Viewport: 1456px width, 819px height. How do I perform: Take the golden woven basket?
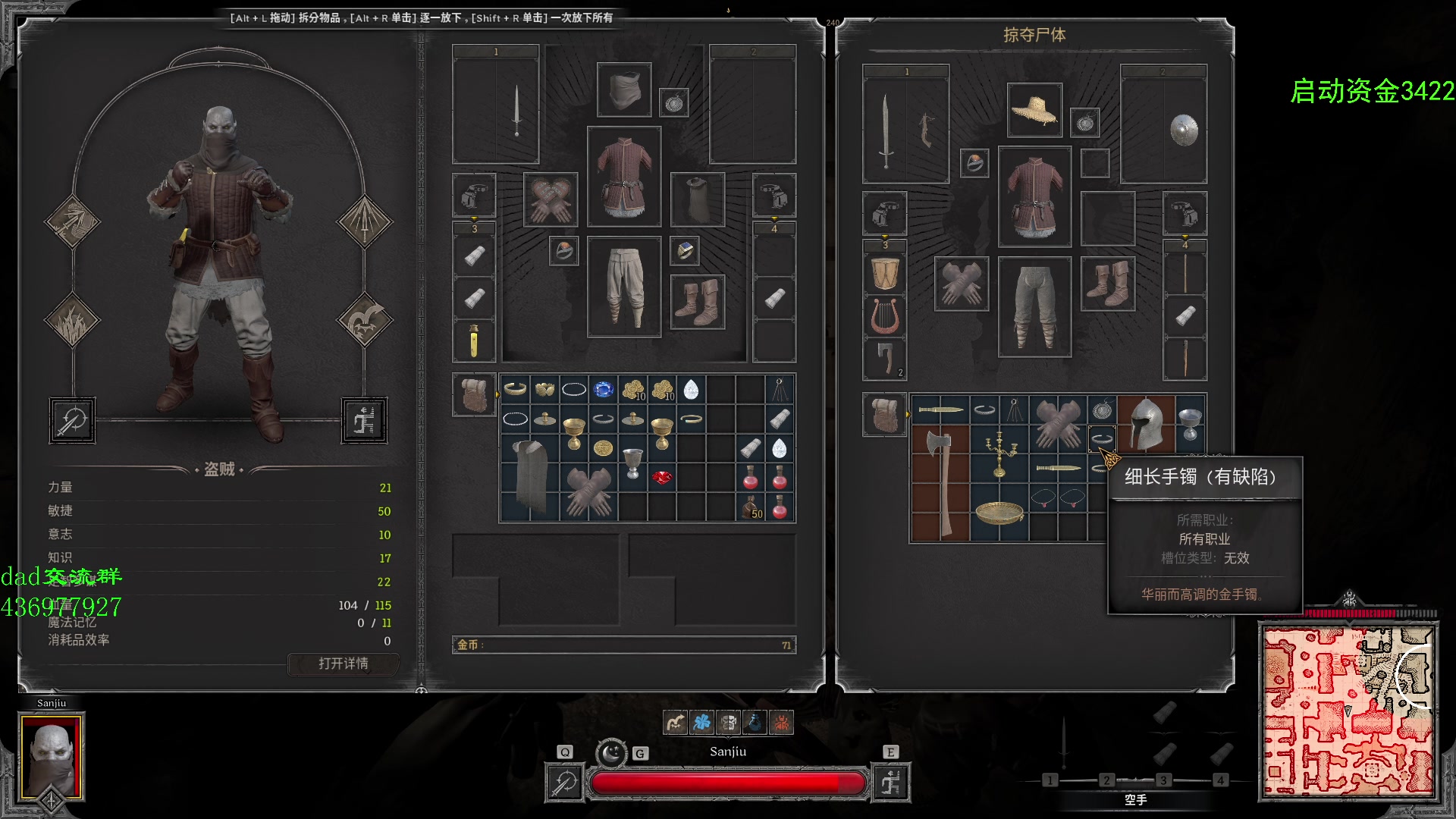999,512
